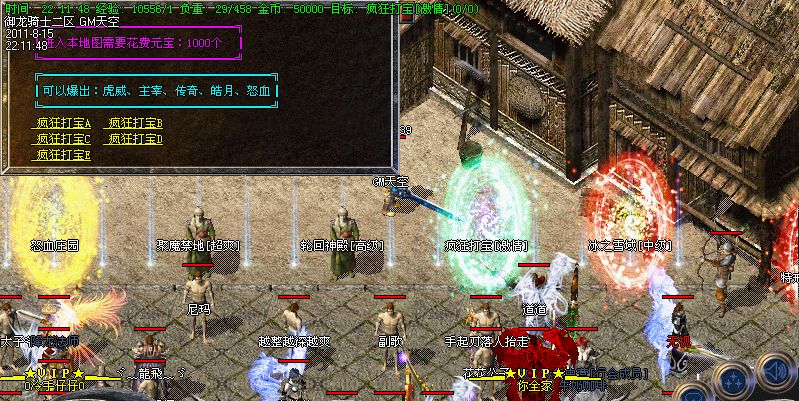
Task: Enter 疯狂打宝D from the dialog
Action: pyautogui.click(x=136, y=139)
